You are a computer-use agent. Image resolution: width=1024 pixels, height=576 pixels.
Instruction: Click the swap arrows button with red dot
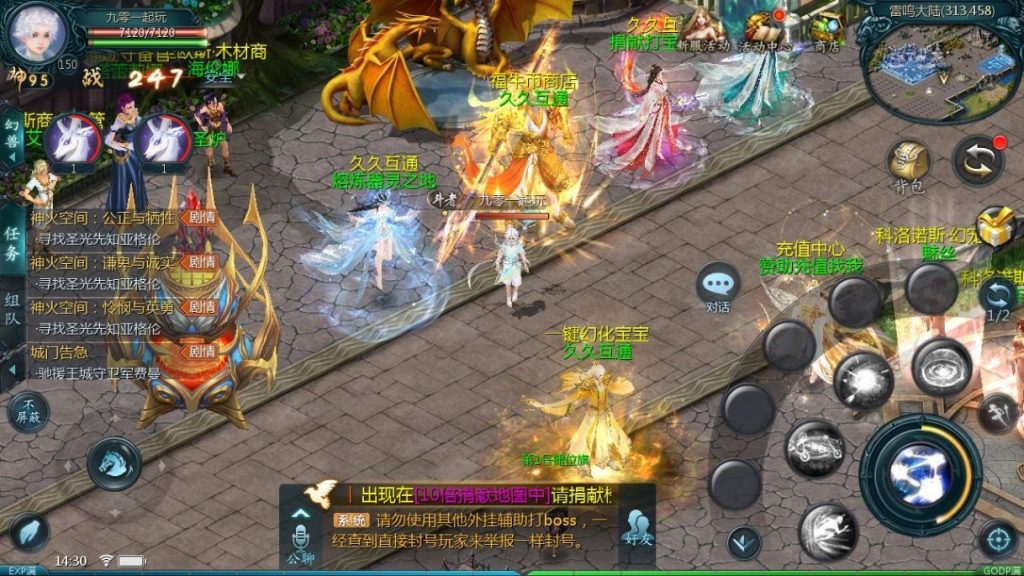click(977, 160)
